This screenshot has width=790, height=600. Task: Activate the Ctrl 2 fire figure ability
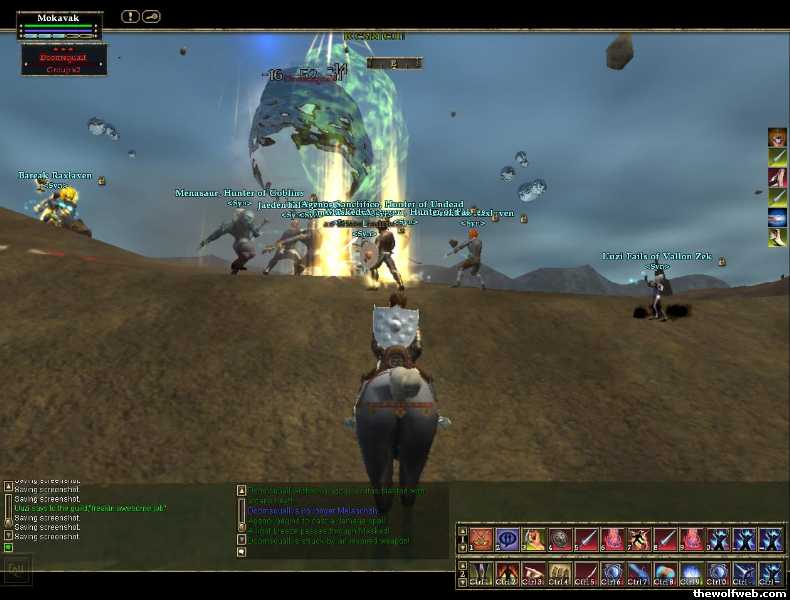click(x=507, y=573)
